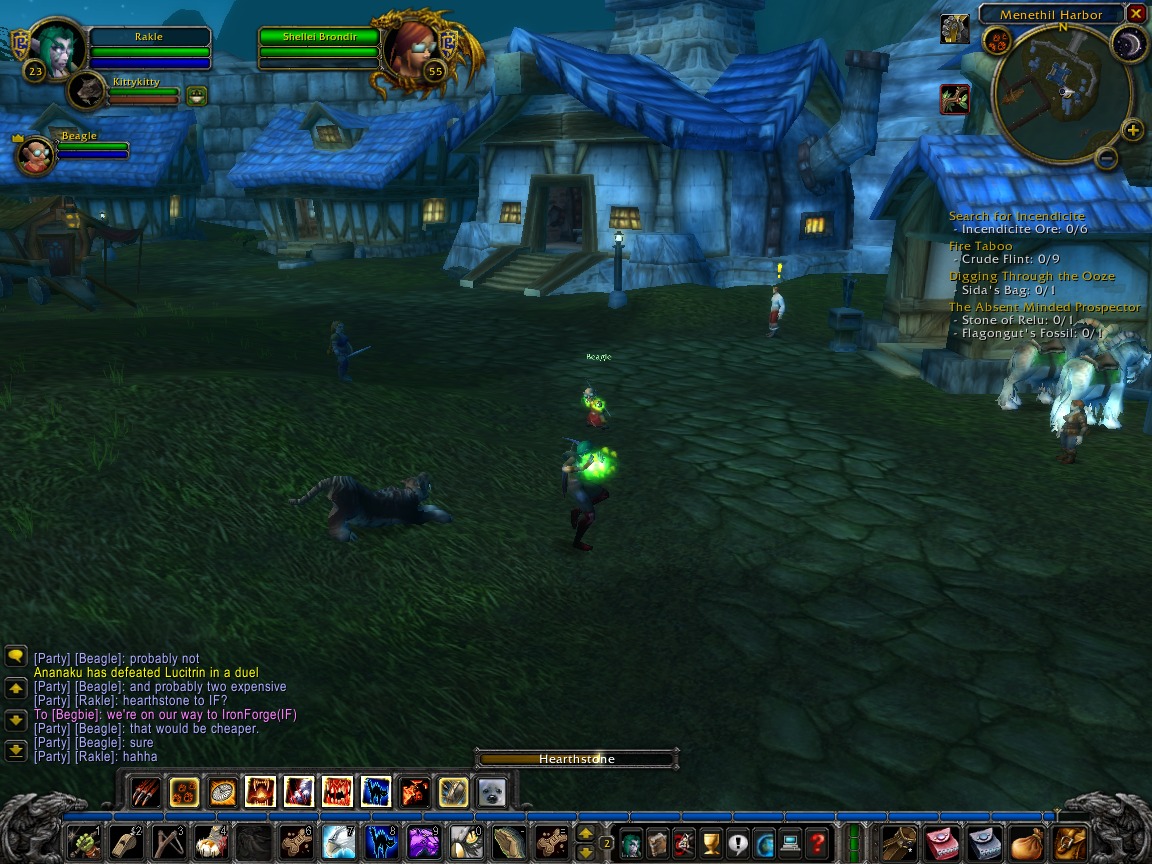The image size is (1152, 864).
Task: Click The Absent Minded Prospector quest title
Action: coord(1044,307)
